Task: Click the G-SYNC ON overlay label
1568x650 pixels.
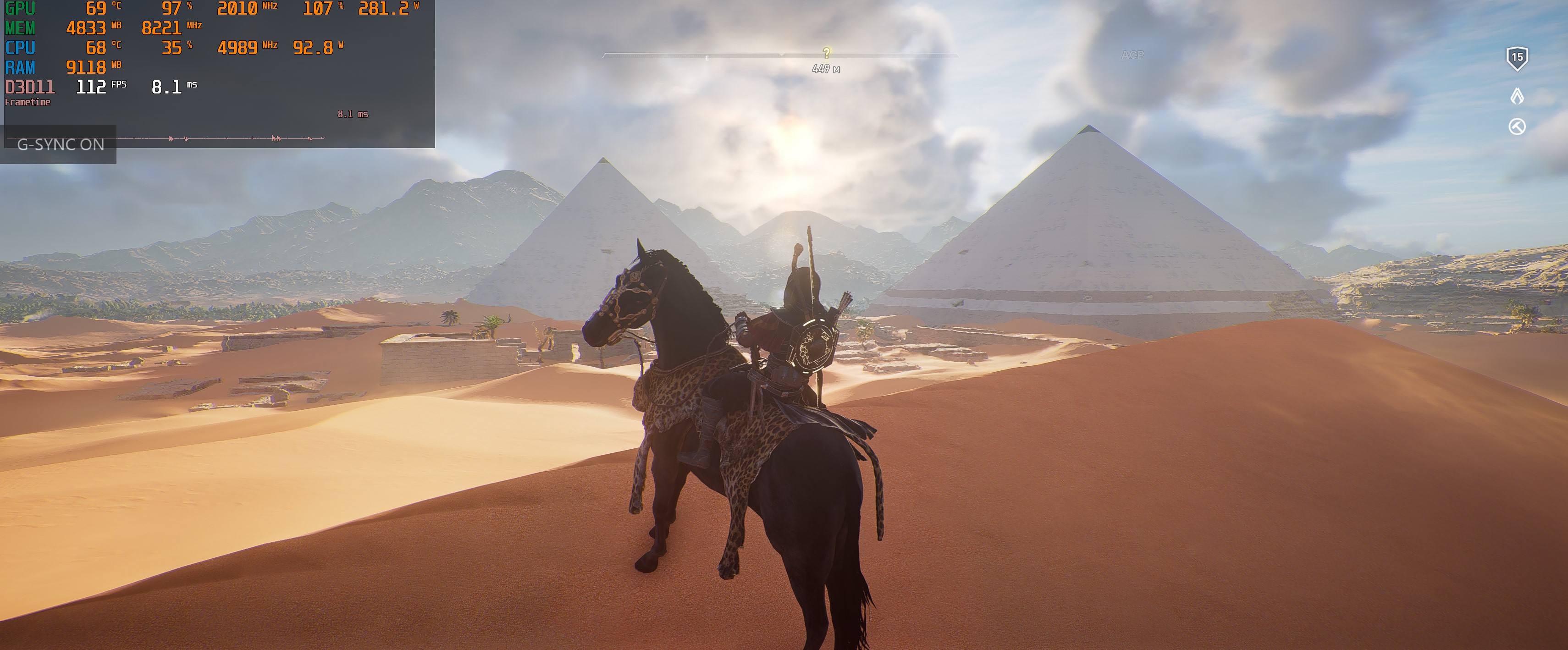Action: [x=60, y=144]
